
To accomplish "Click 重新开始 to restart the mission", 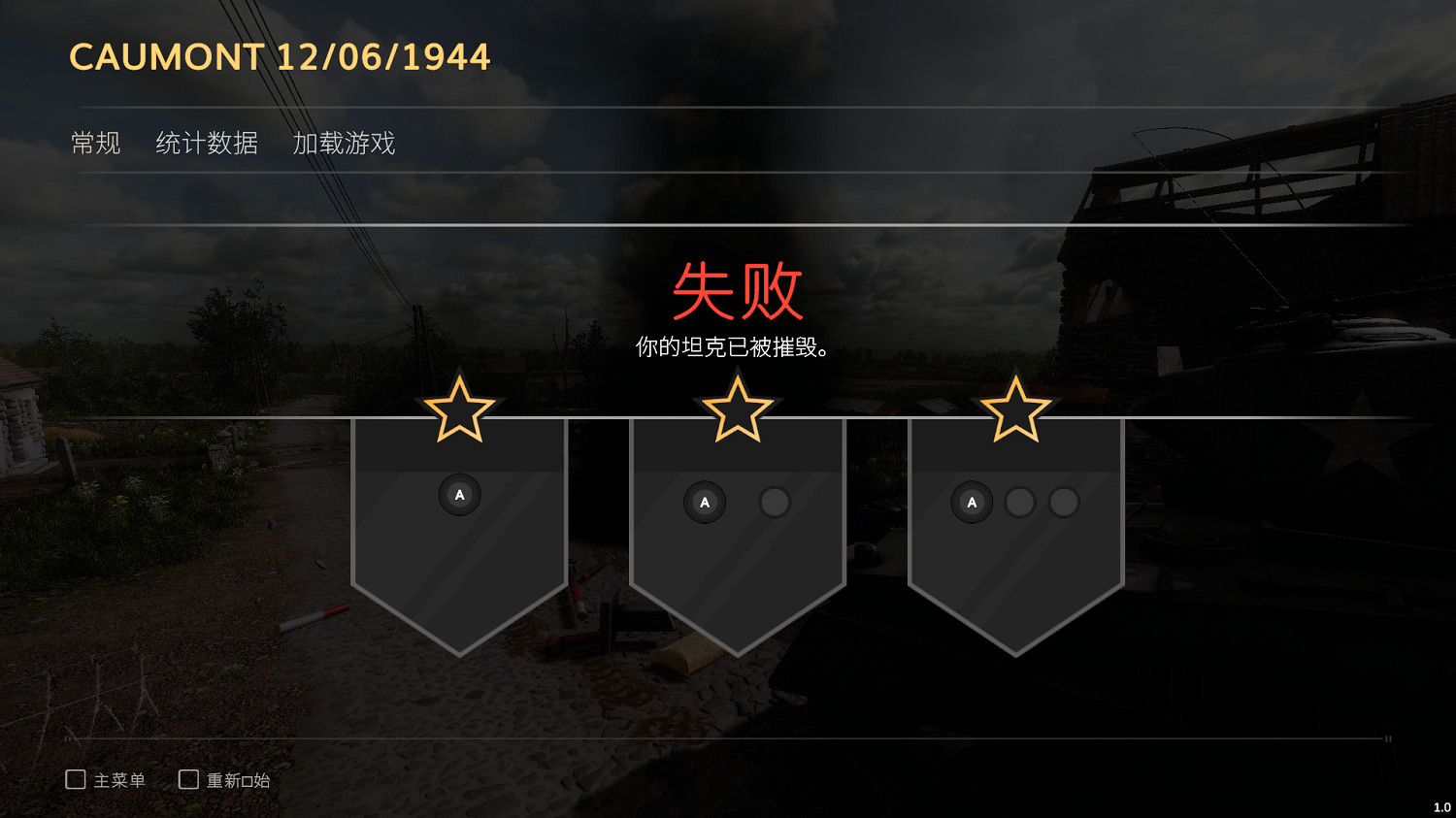I will tap(238, 779).
